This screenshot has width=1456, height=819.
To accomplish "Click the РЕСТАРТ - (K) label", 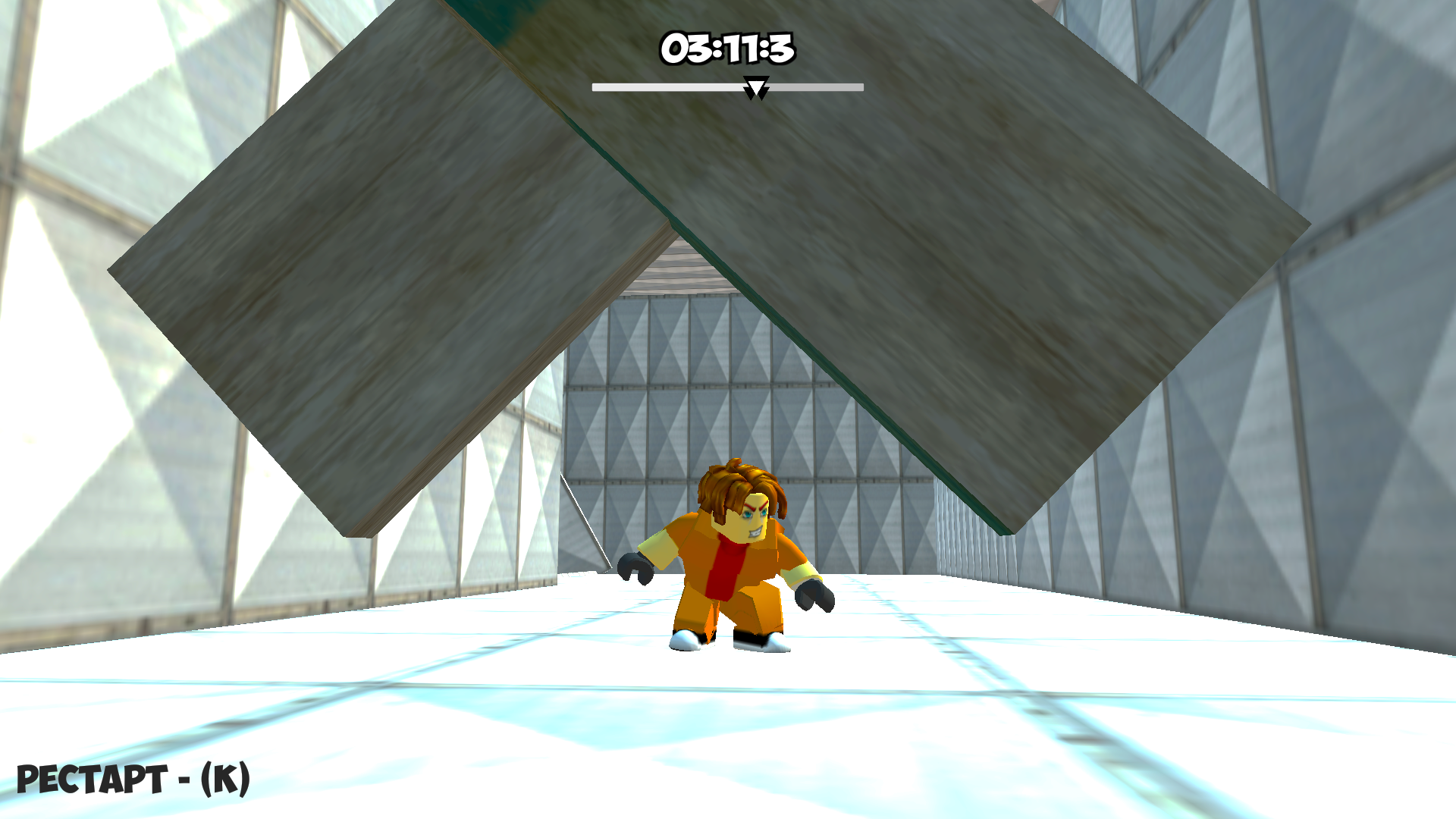I will tap(133, 779).
